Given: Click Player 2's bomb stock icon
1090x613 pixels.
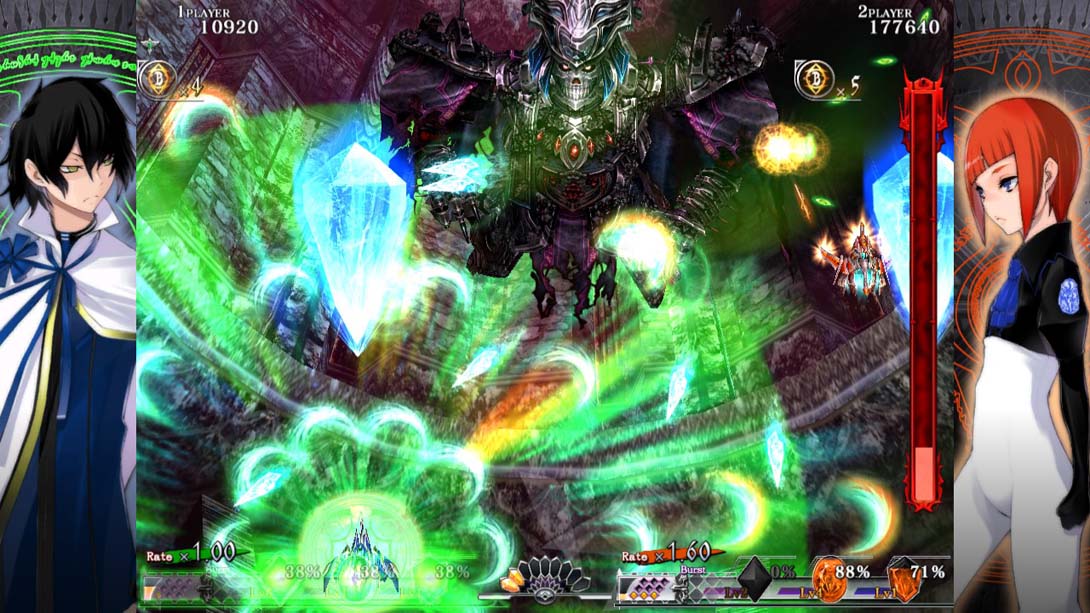Looking at the screenshot, I should pyautogui.click(x=815, y=79).
